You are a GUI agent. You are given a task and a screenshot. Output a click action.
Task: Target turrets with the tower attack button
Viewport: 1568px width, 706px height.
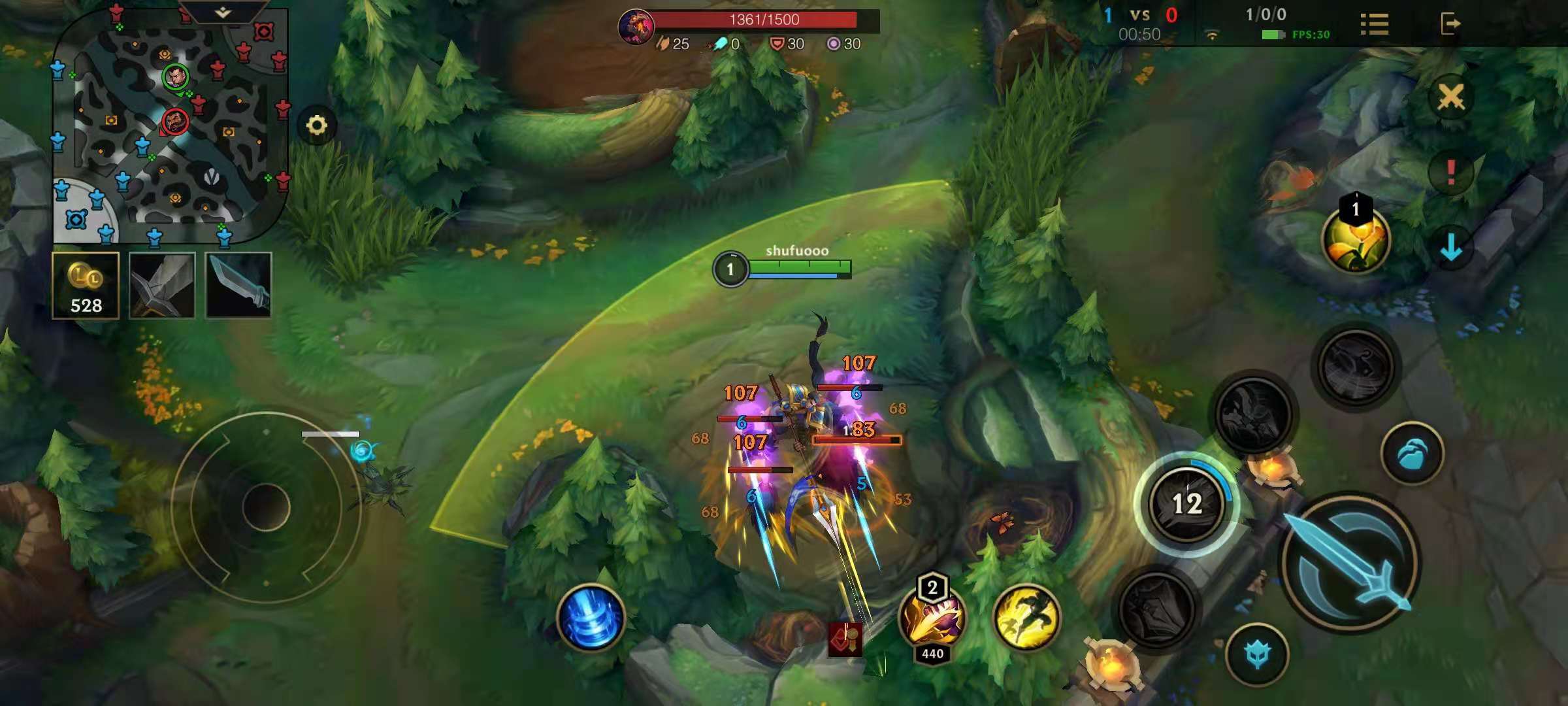(1257, 654)
